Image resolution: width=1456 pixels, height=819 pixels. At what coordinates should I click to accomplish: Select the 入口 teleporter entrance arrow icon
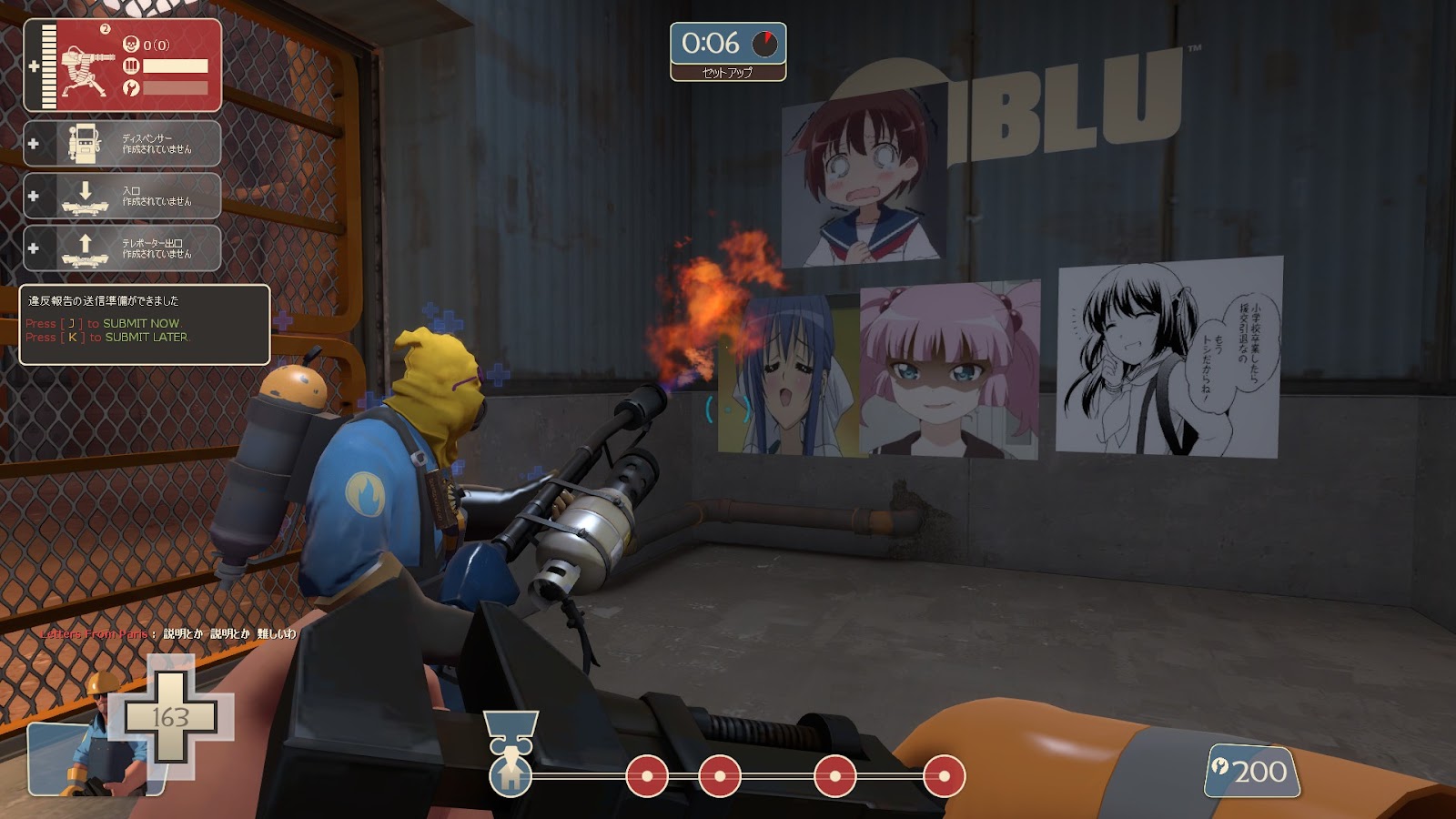tap(85, 195)
